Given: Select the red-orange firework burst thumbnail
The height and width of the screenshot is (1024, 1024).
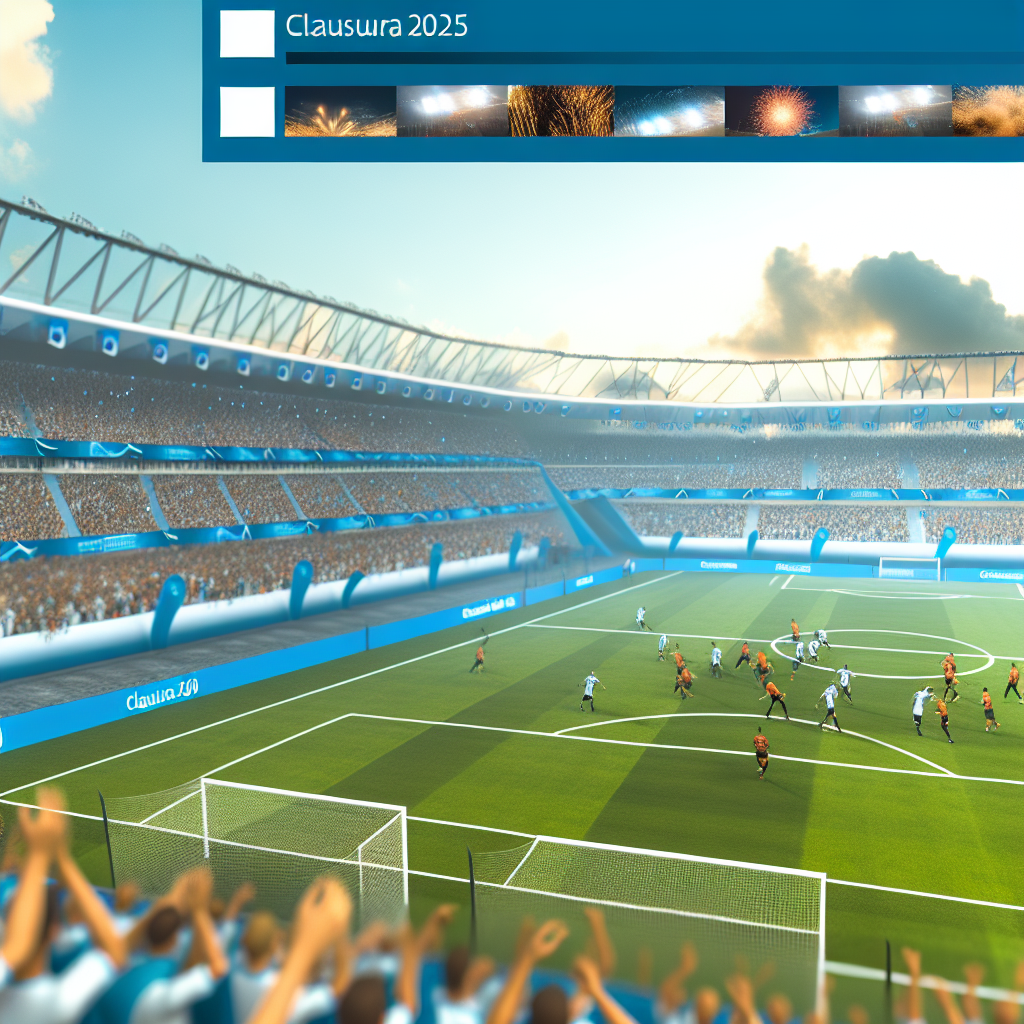Looking at the screenshot, I should pyautogui.click(x=780, y=111).
